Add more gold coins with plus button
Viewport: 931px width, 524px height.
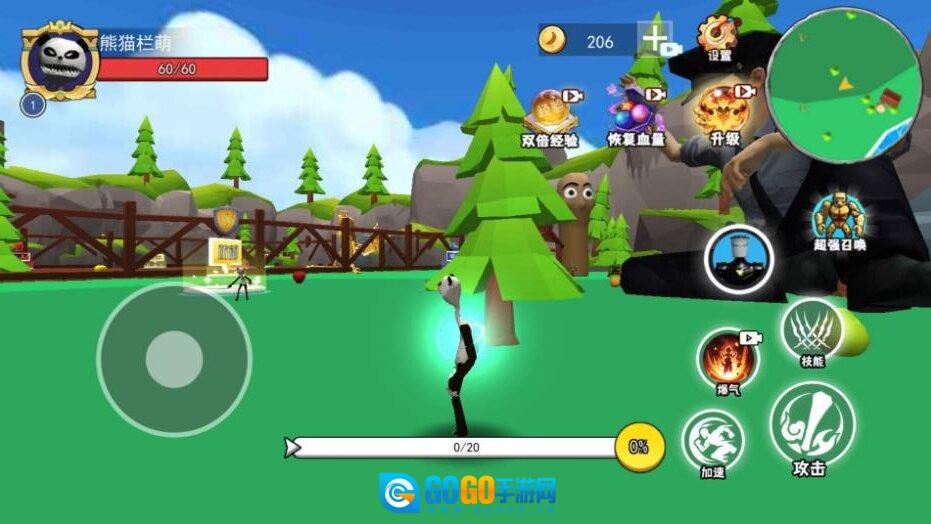pyautogui.click(x=654, y=41)
